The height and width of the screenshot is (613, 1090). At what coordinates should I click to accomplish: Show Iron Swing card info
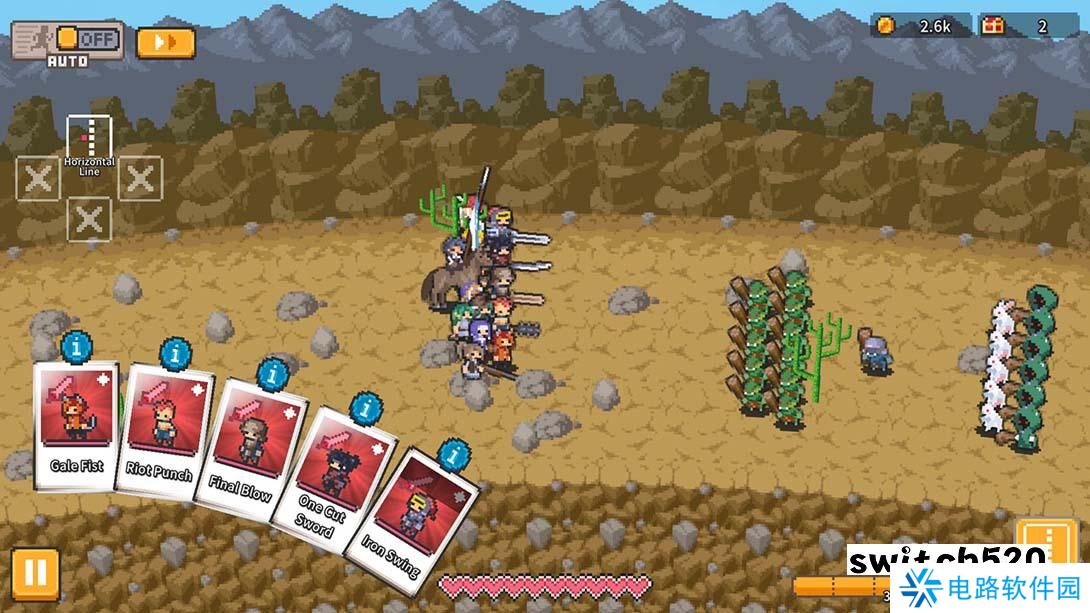point(454,455)
